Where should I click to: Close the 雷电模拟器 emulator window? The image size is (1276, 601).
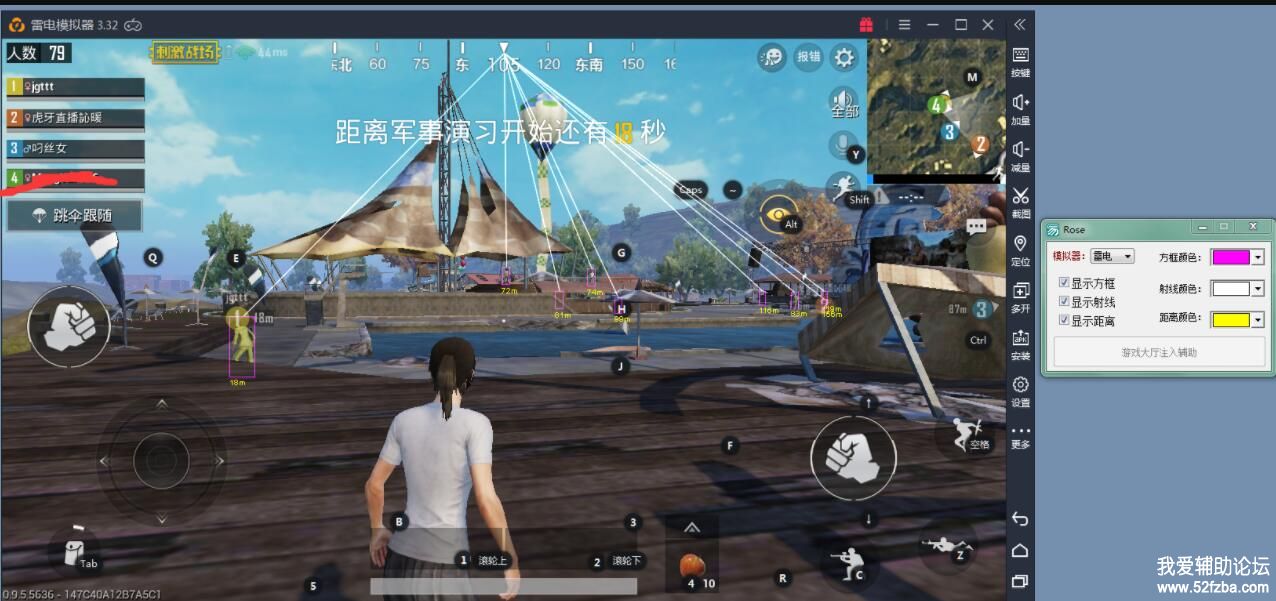tap(988, 24)
